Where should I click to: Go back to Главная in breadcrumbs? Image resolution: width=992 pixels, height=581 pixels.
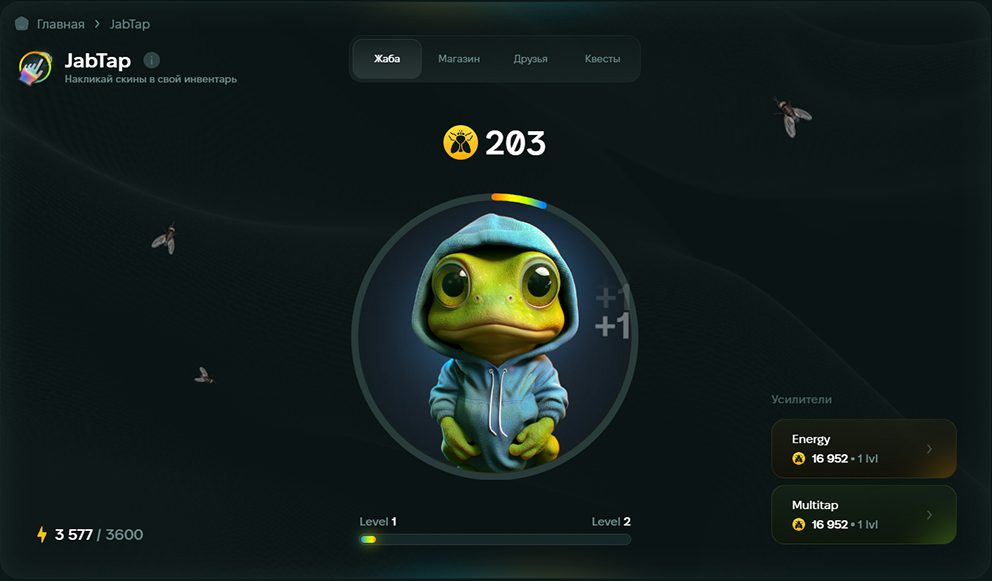tap(60, 23)
